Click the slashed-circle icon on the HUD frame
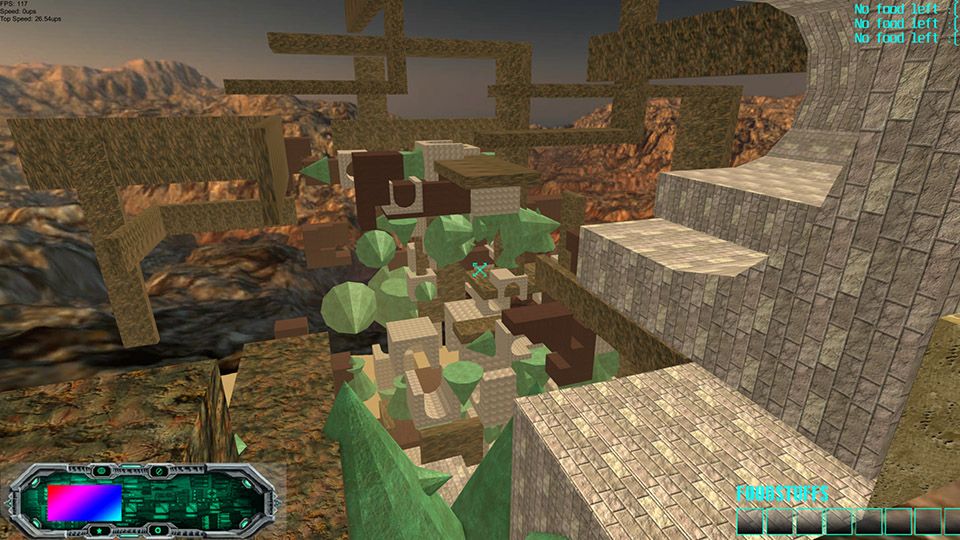The height and width of the screenshot is (540, 960). tap(159, 471)
